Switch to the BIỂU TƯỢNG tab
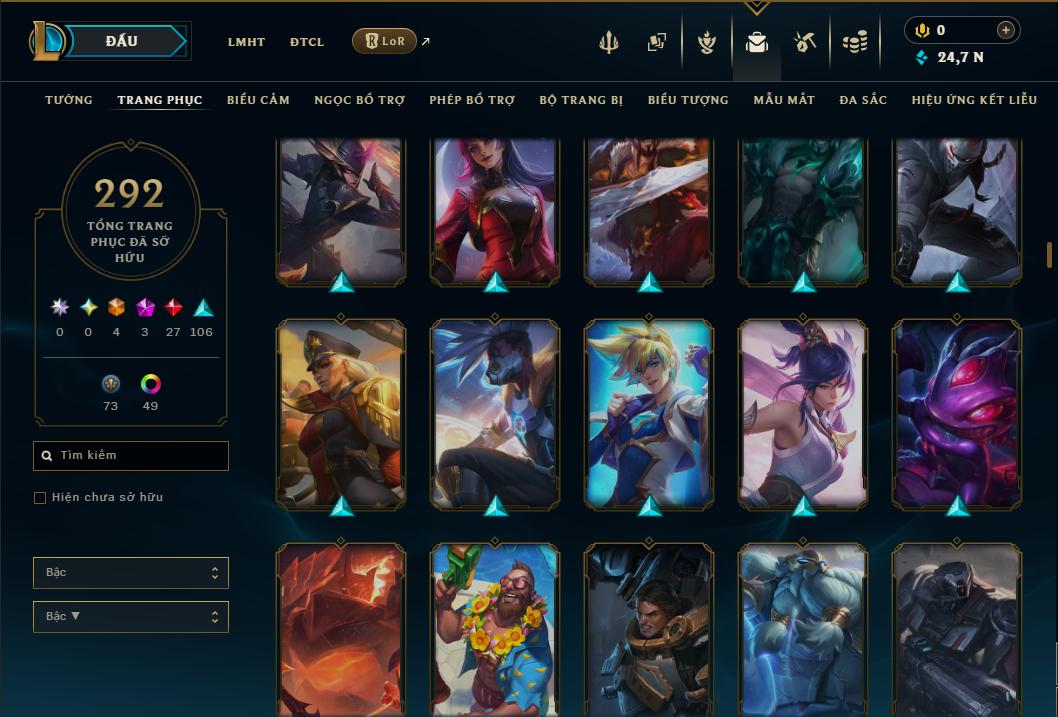This screenshot has height=717, width=1058. (688, 100)
